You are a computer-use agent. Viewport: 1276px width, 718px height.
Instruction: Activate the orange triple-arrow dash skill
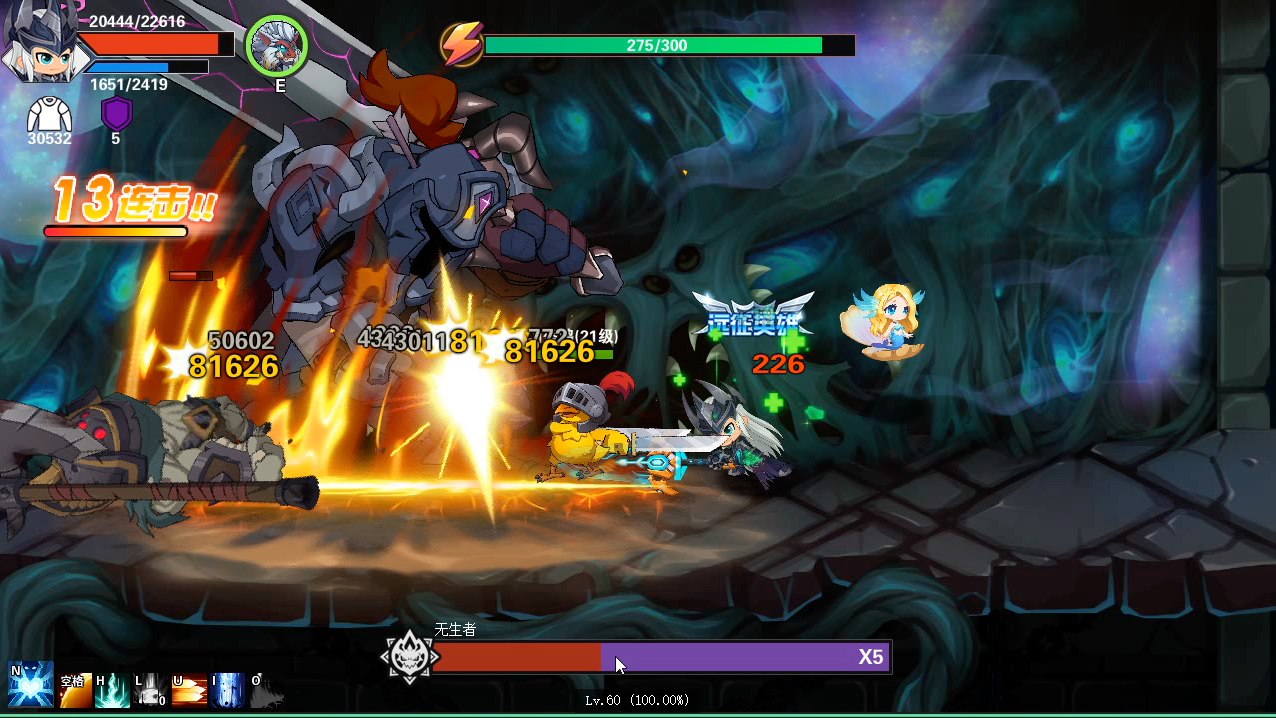pyautogui.click(x=190, y=690)
